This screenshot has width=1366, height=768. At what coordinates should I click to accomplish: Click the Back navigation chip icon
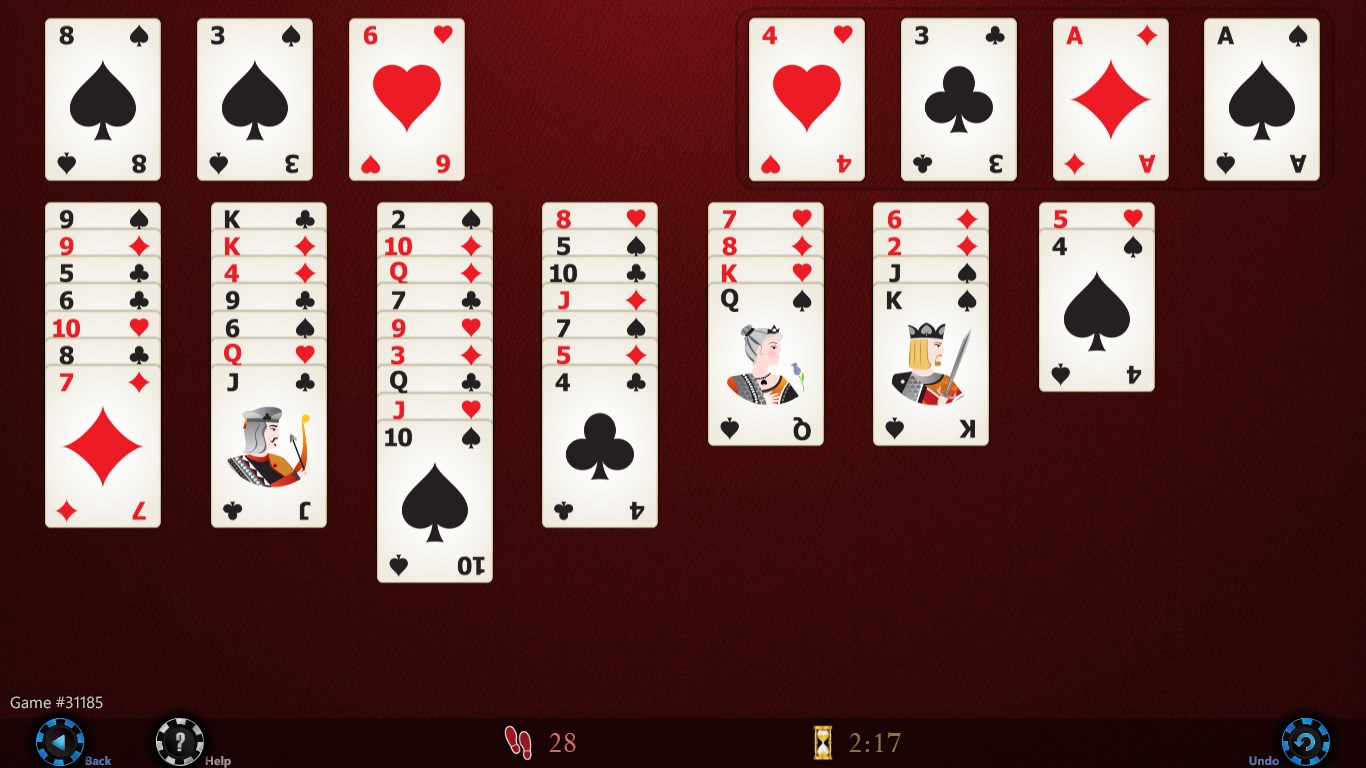(x=62, y=742)
